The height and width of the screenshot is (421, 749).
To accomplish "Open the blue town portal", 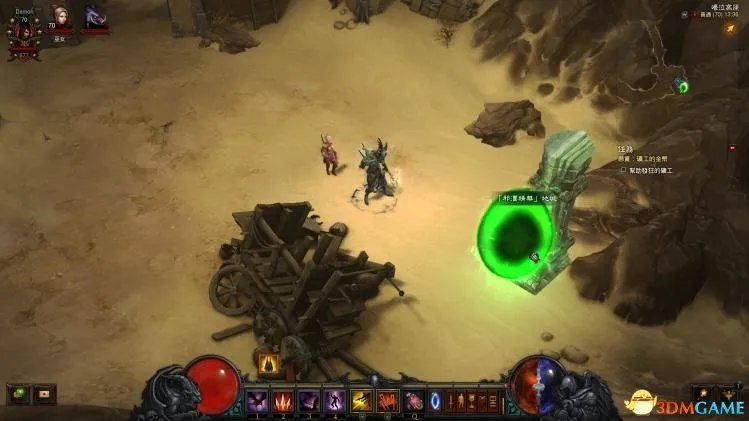I will [x=436, y=402].
